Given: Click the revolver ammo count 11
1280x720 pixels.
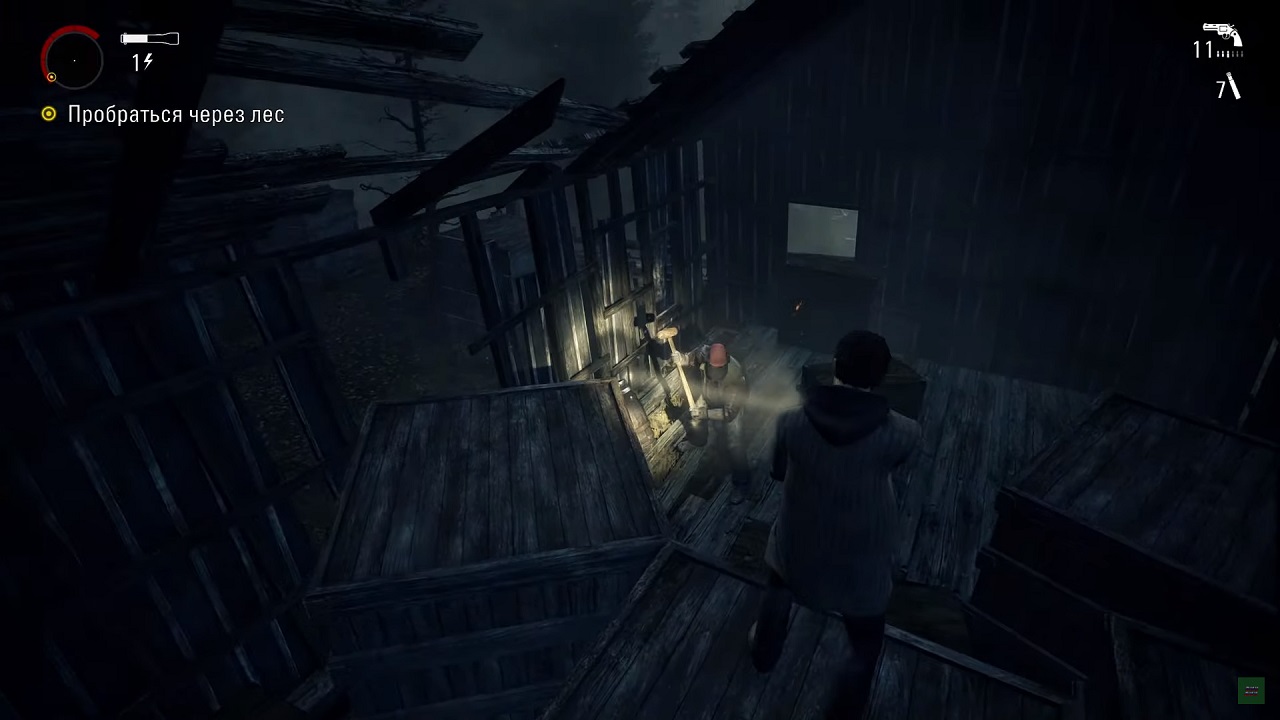Looking at the screenshot, I should 1203,52.
